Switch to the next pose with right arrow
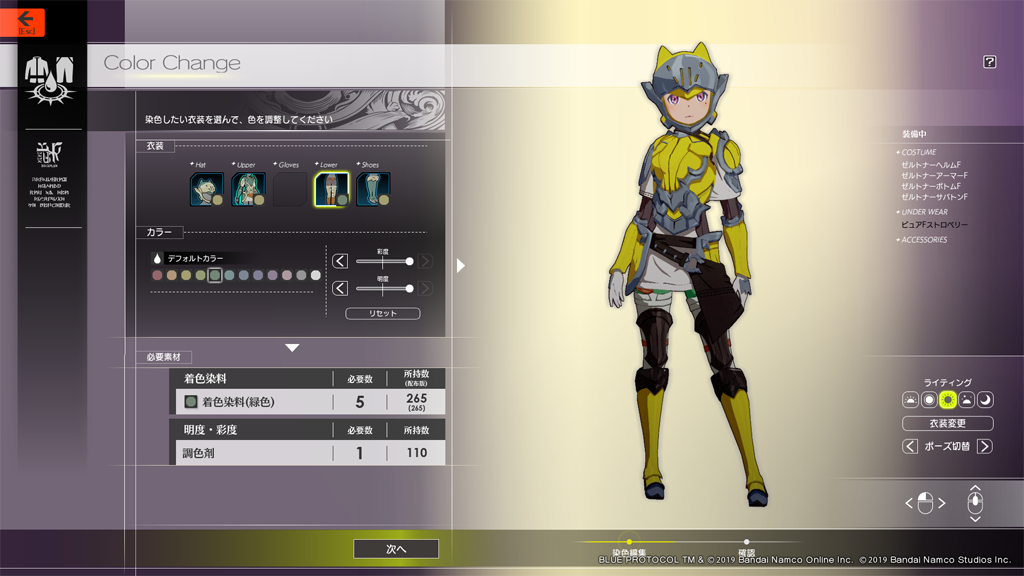This screenshot has width=1024, height=576. coord(985,446)
